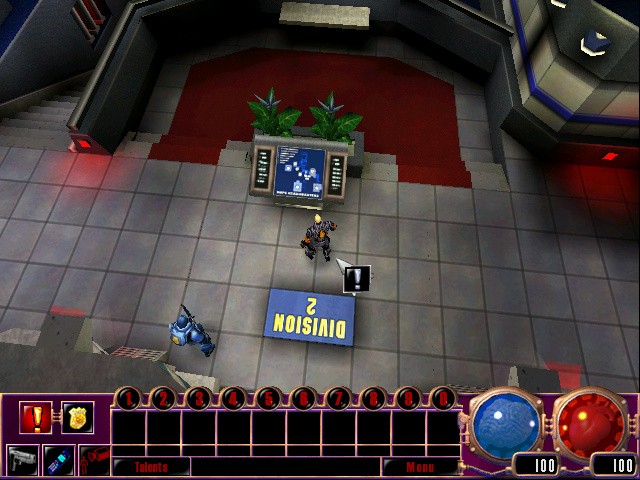
Task: Click the floating exclamation mark marker
Action: pos(357,279)
